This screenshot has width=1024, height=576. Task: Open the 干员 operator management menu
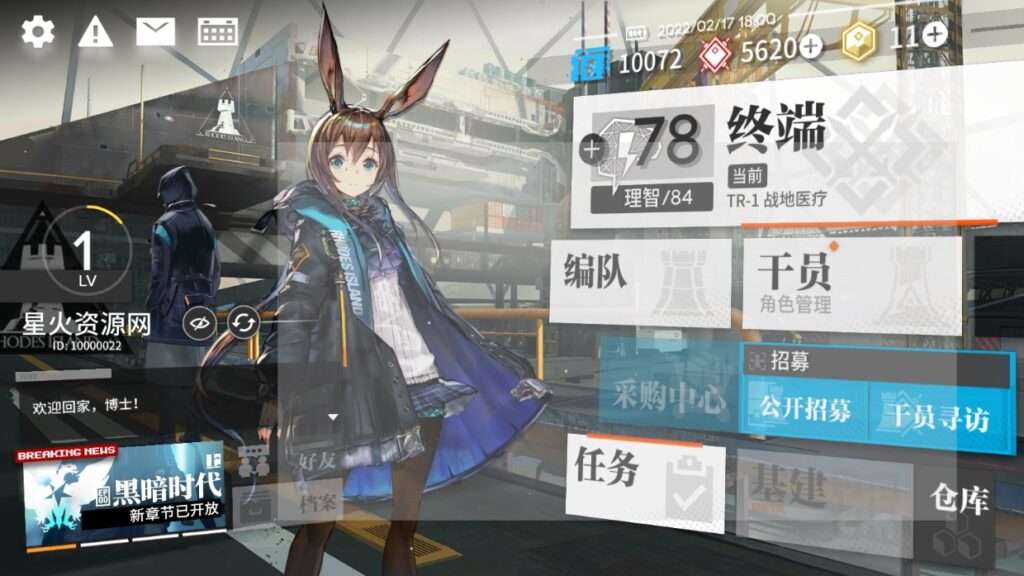(850, 285)
